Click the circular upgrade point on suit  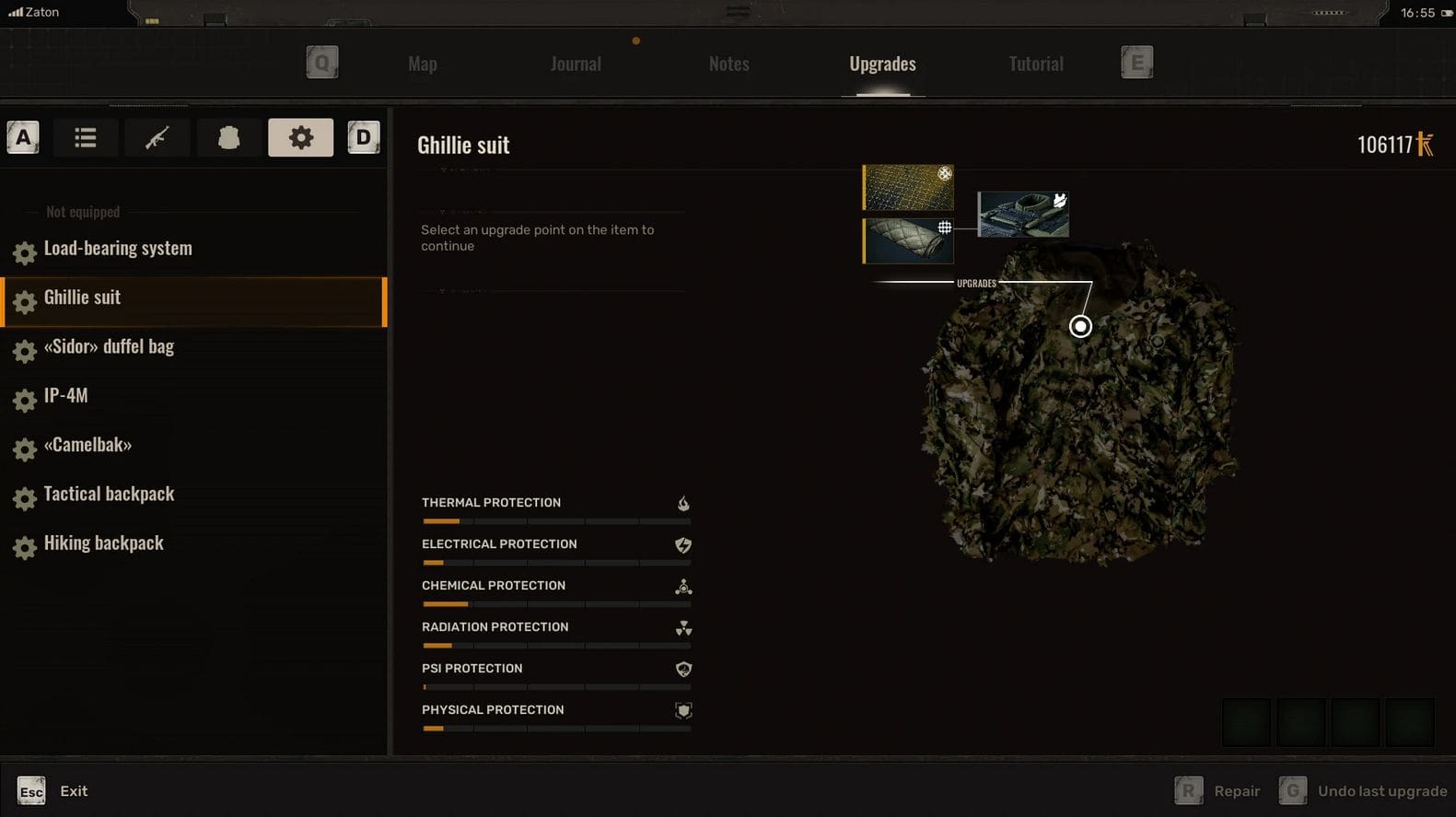click(x=1080, y=326)
